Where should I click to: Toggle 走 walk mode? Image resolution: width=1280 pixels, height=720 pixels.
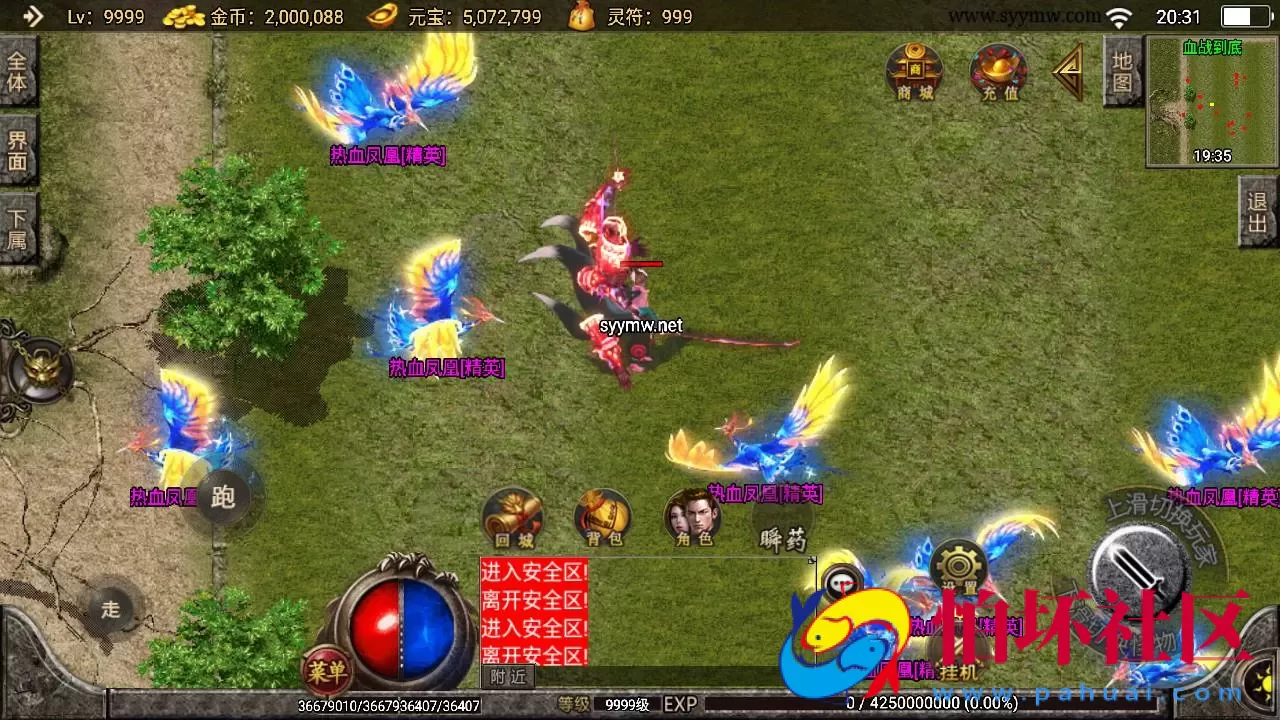110,608
